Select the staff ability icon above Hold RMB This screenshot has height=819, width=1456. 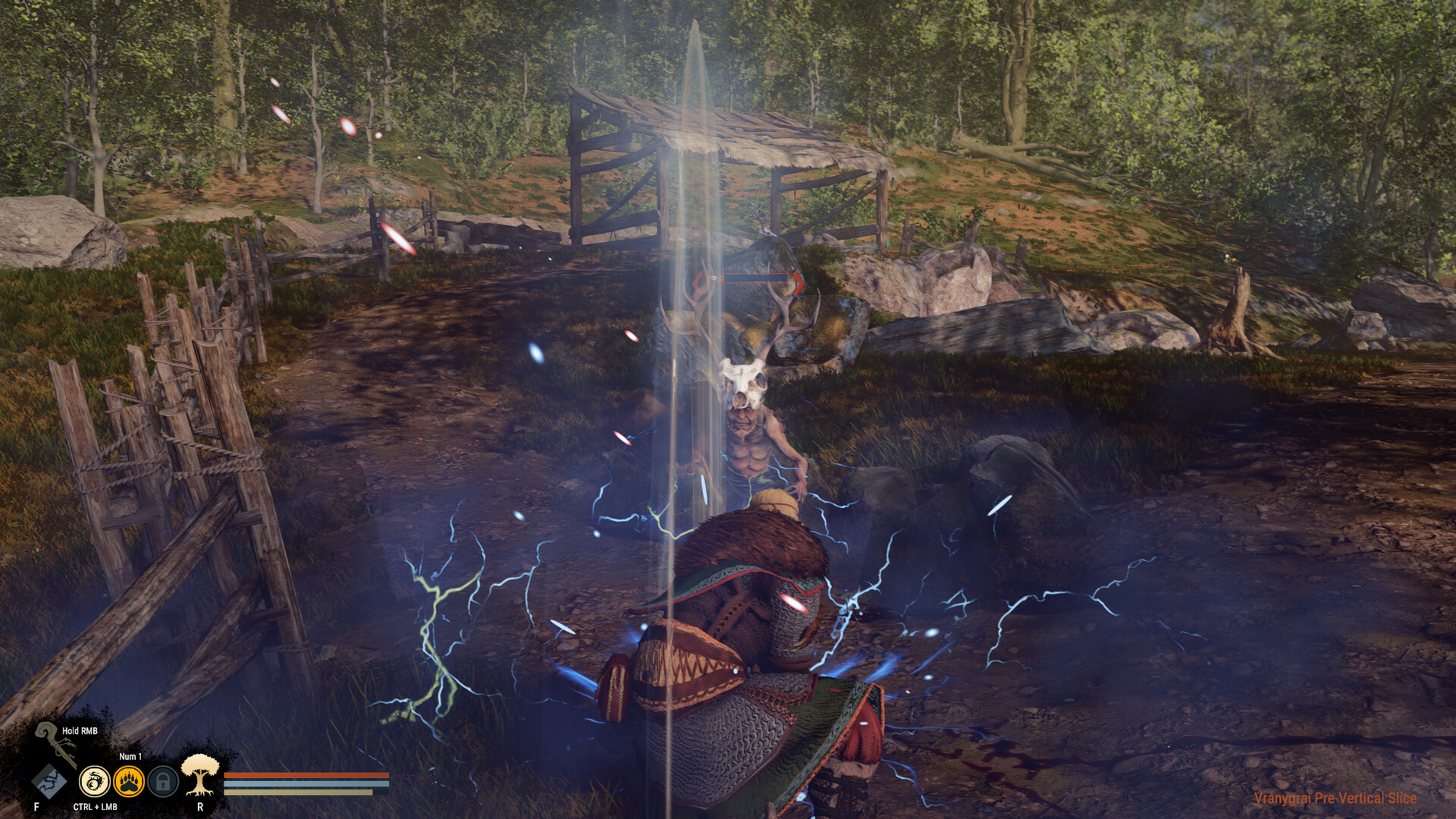click(x=55, y=741)
